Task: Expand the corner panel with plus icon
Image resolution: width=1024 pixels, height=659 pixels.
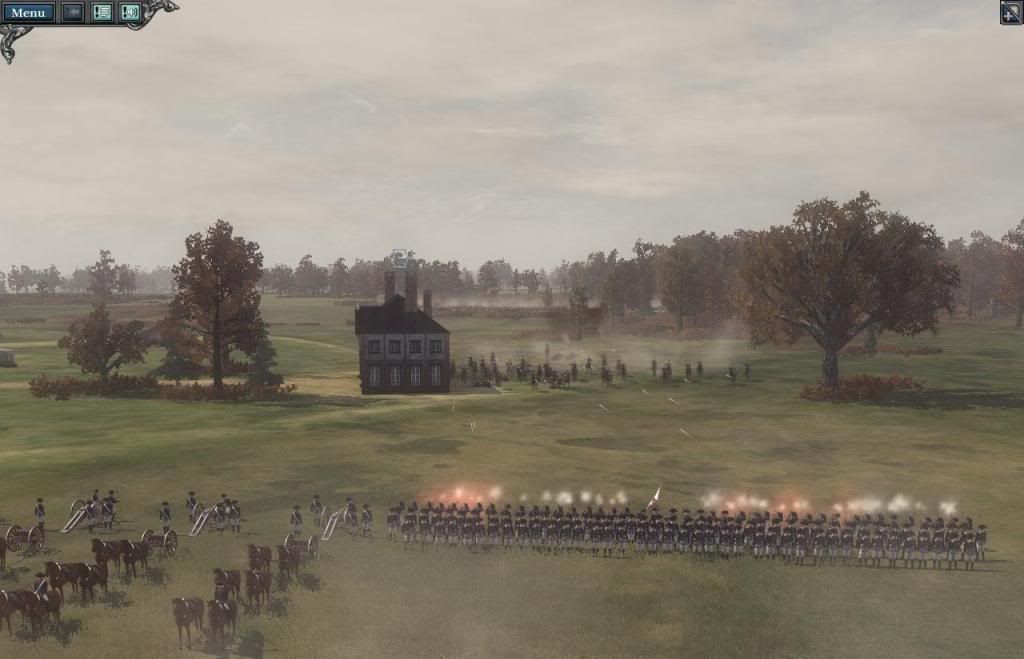Action: pos(1011,12)
